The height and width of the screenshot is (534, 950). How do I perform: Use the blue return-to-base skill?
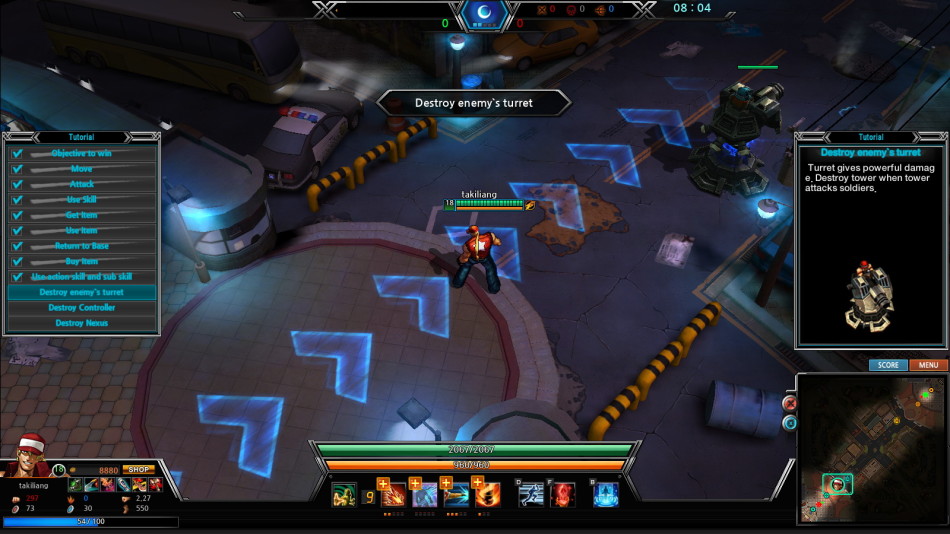click(606, 494)
